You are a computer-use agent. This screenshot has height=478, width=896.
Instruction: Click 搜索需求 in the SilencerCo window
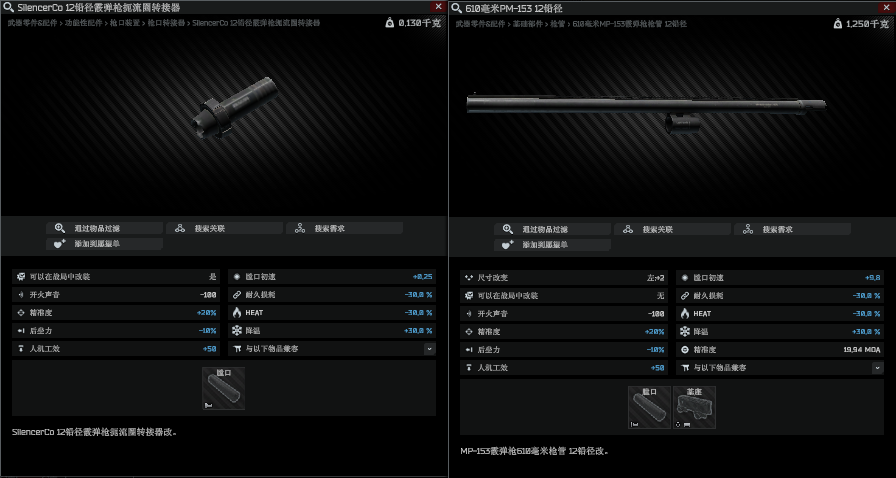[x=344, y=228]
